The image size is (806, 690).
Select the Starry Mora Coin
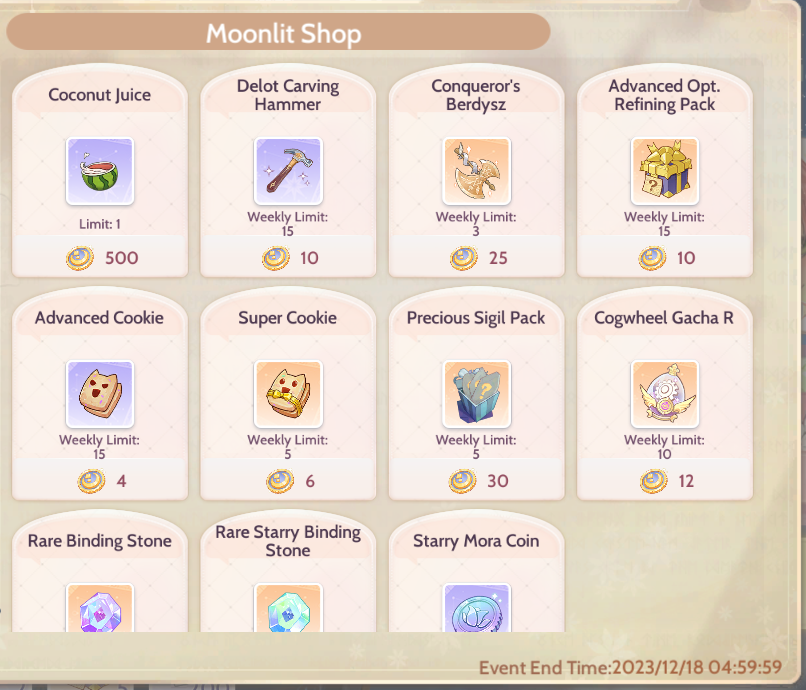(476, 608)
